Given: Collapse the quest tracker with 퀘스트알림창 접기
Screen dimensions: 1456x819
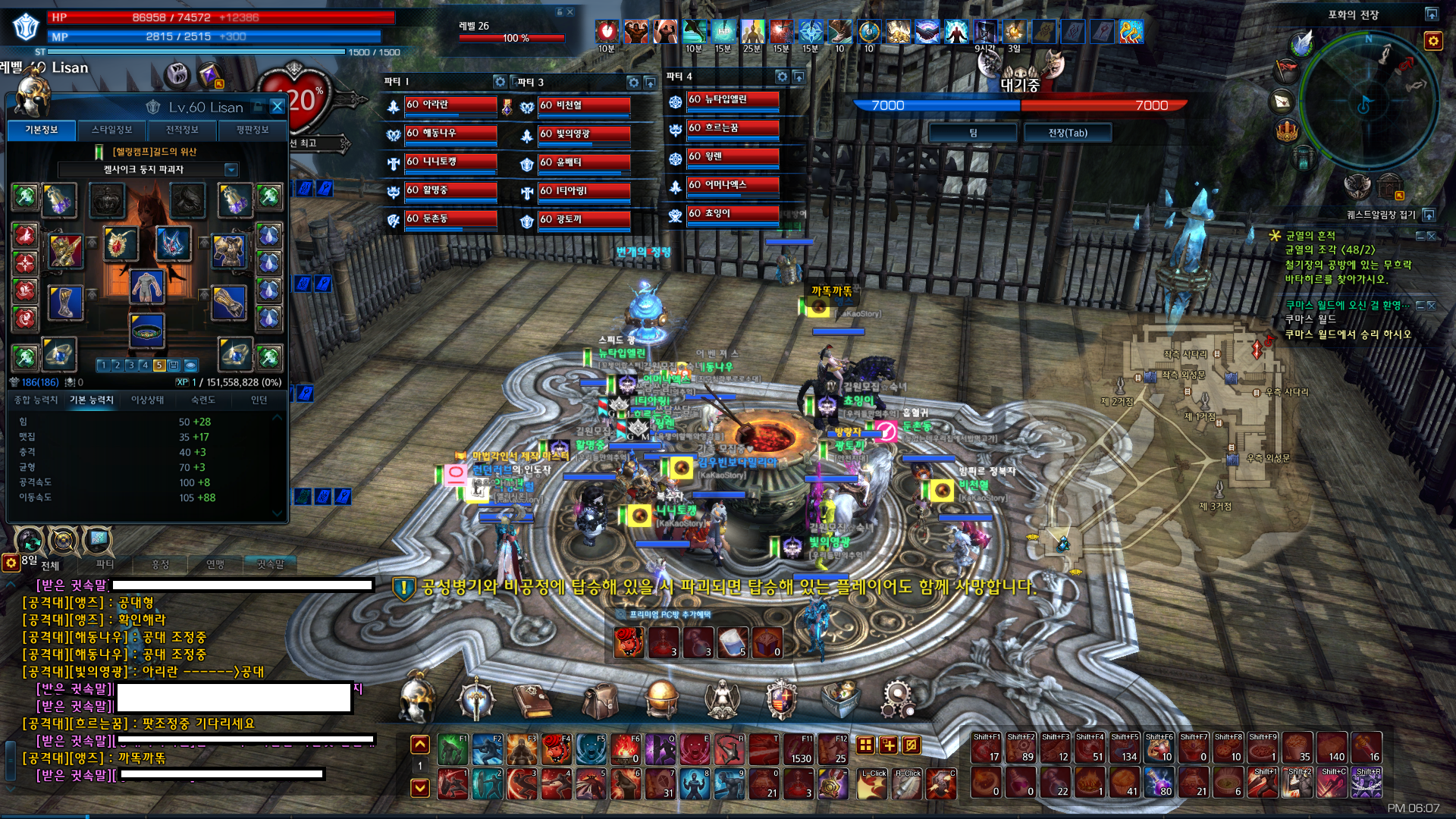Looking at the screenshot, I should [x=1429, y=215].
